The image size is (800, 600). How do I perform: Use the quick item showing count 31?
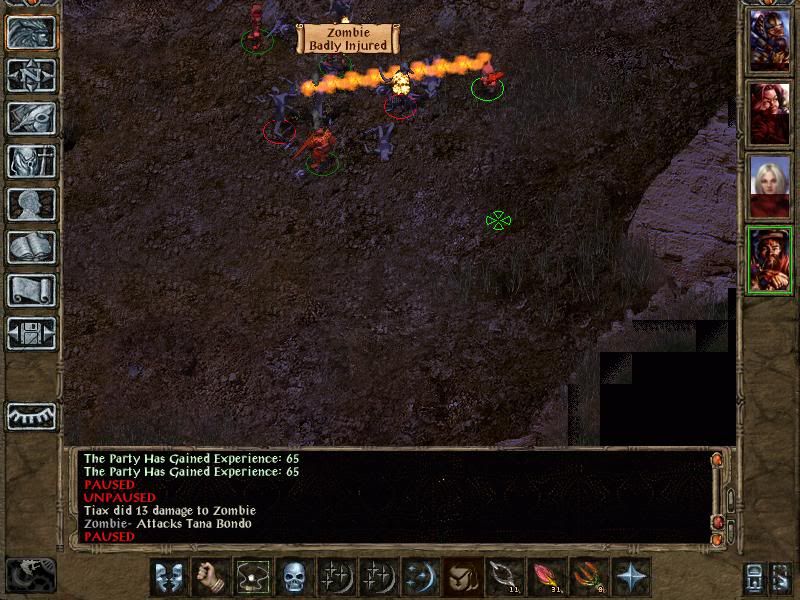tap(546, 577)
